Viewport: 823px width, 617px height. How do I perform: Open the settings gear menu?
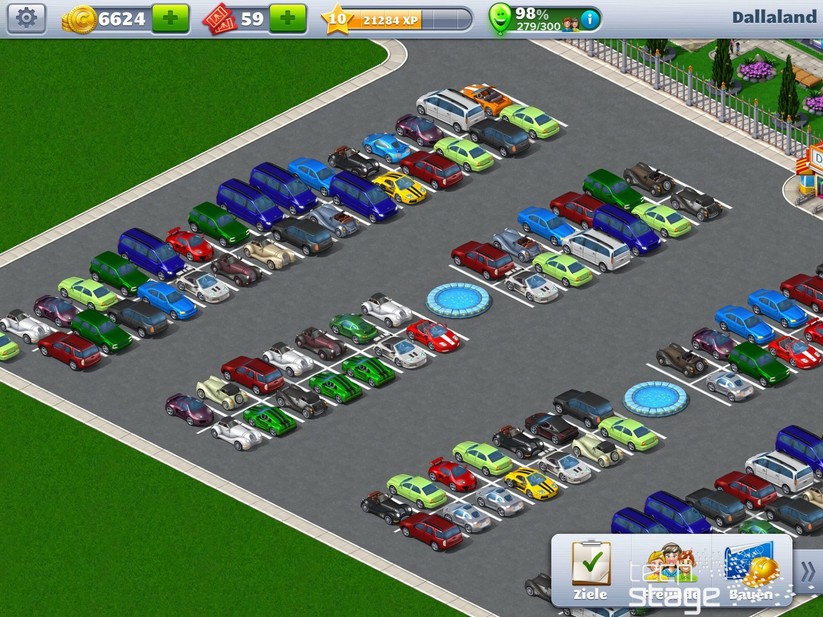26,18
